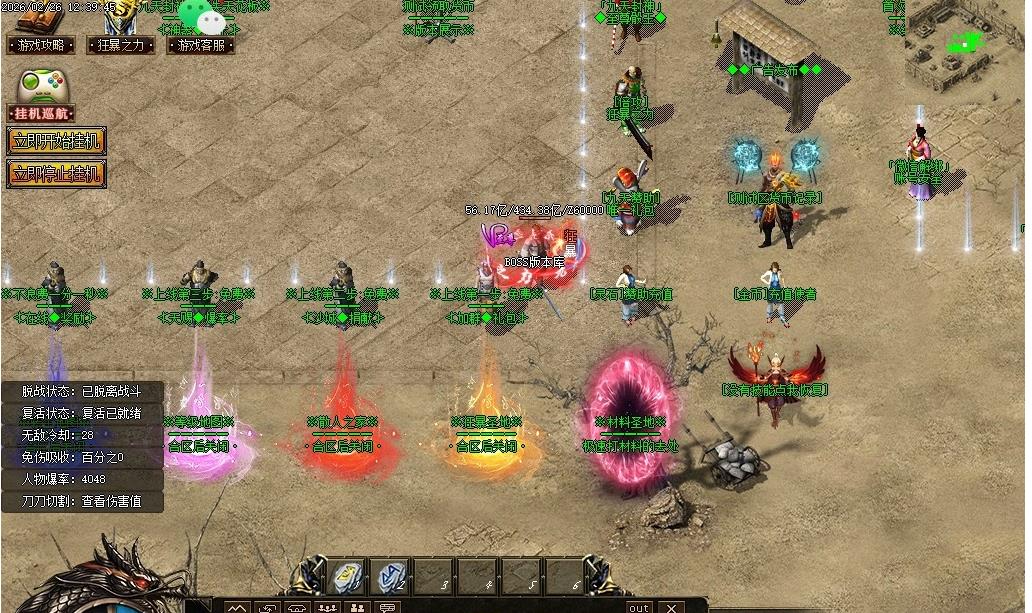The width and height of the screenshot is (1032, 613).
Task: Click the X button on the bottom bar
Action: 671,607
